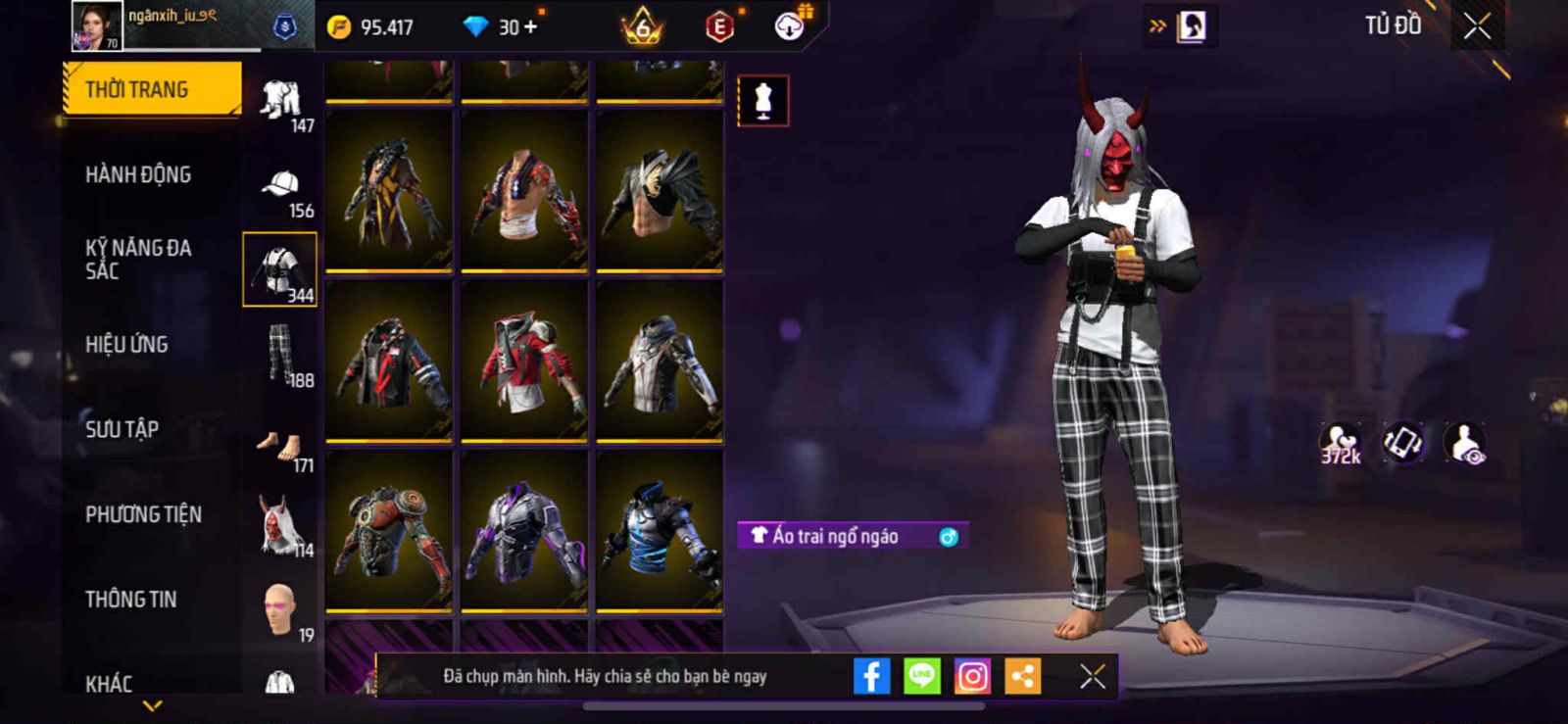Pick the purple armored top
Viewport: 1568px width, 724px height.
[524, 531]
